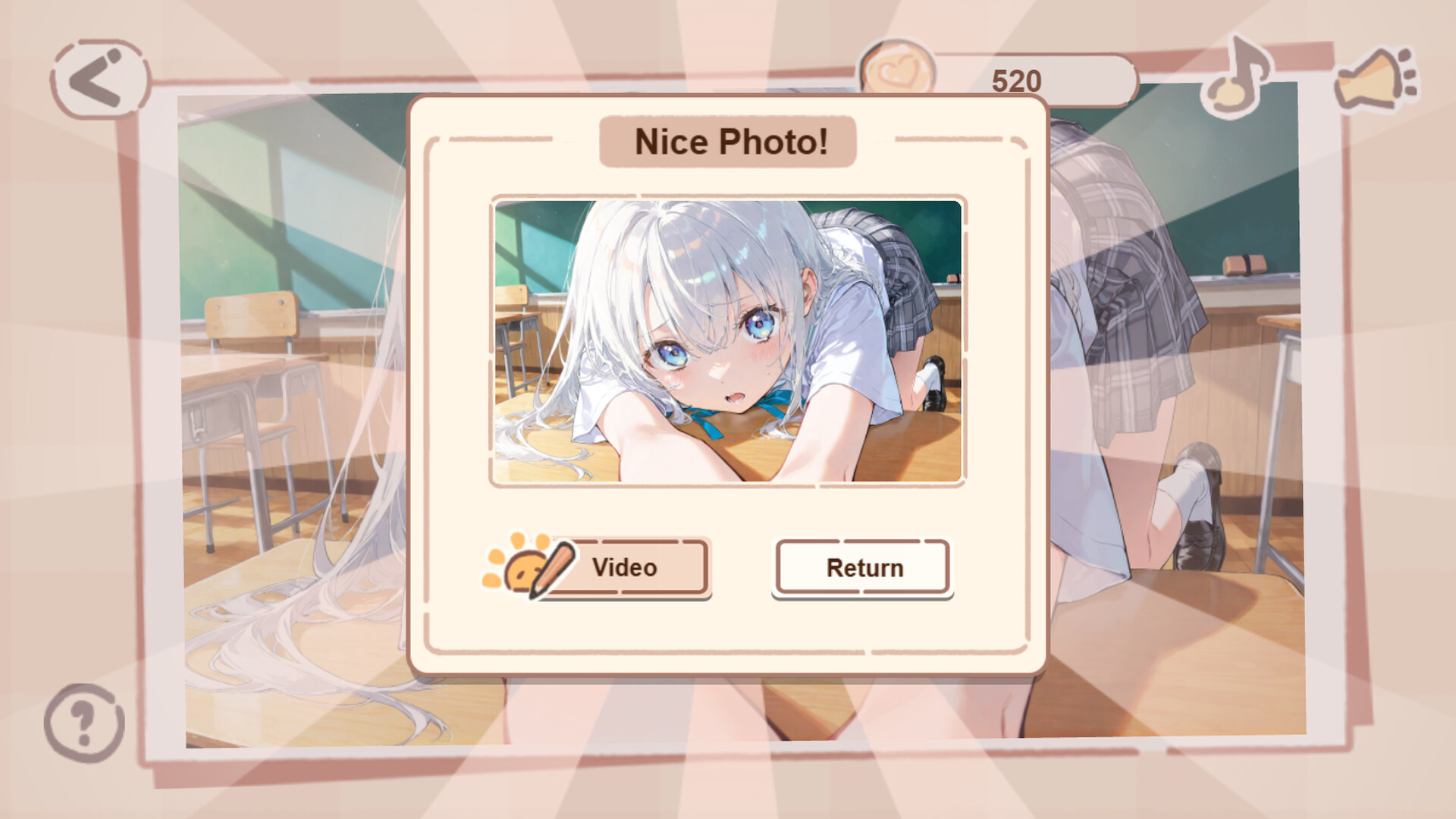Screen dimensions: 1456x819
Task: Click the Nice Photo! title banner
Action: point(728,140)
